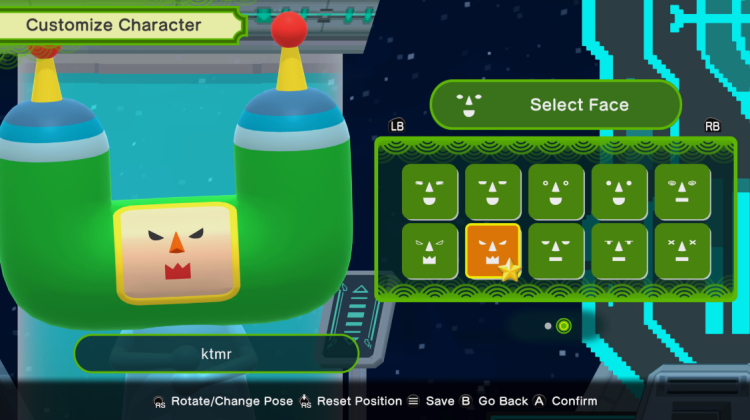Choose the face with X-shaped eyes
The image size is (750, 420).
tap(683, 251)
